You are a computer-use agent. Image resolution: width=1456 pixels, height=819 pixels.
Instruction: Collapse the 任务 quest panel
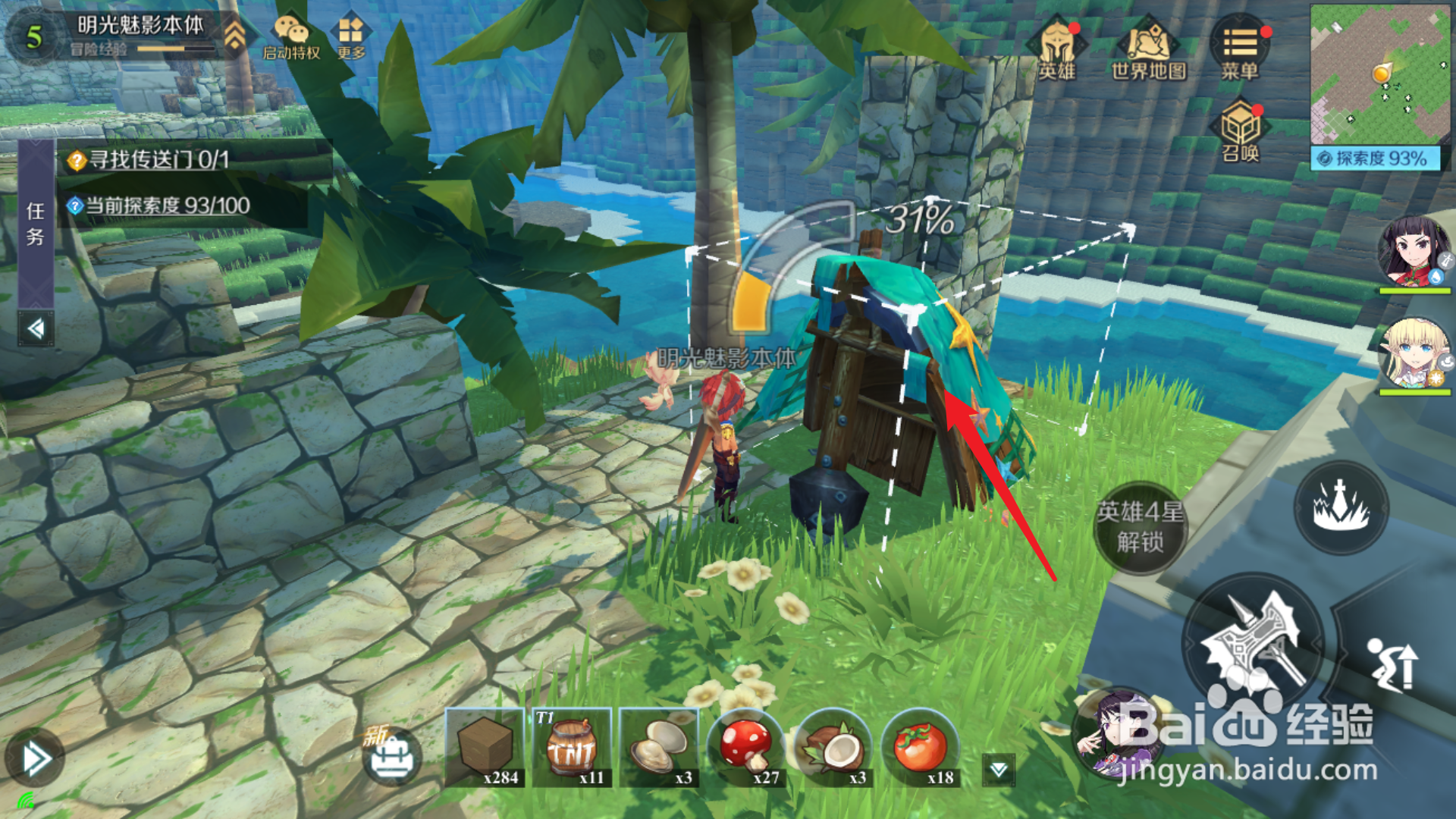coord(36,329)
